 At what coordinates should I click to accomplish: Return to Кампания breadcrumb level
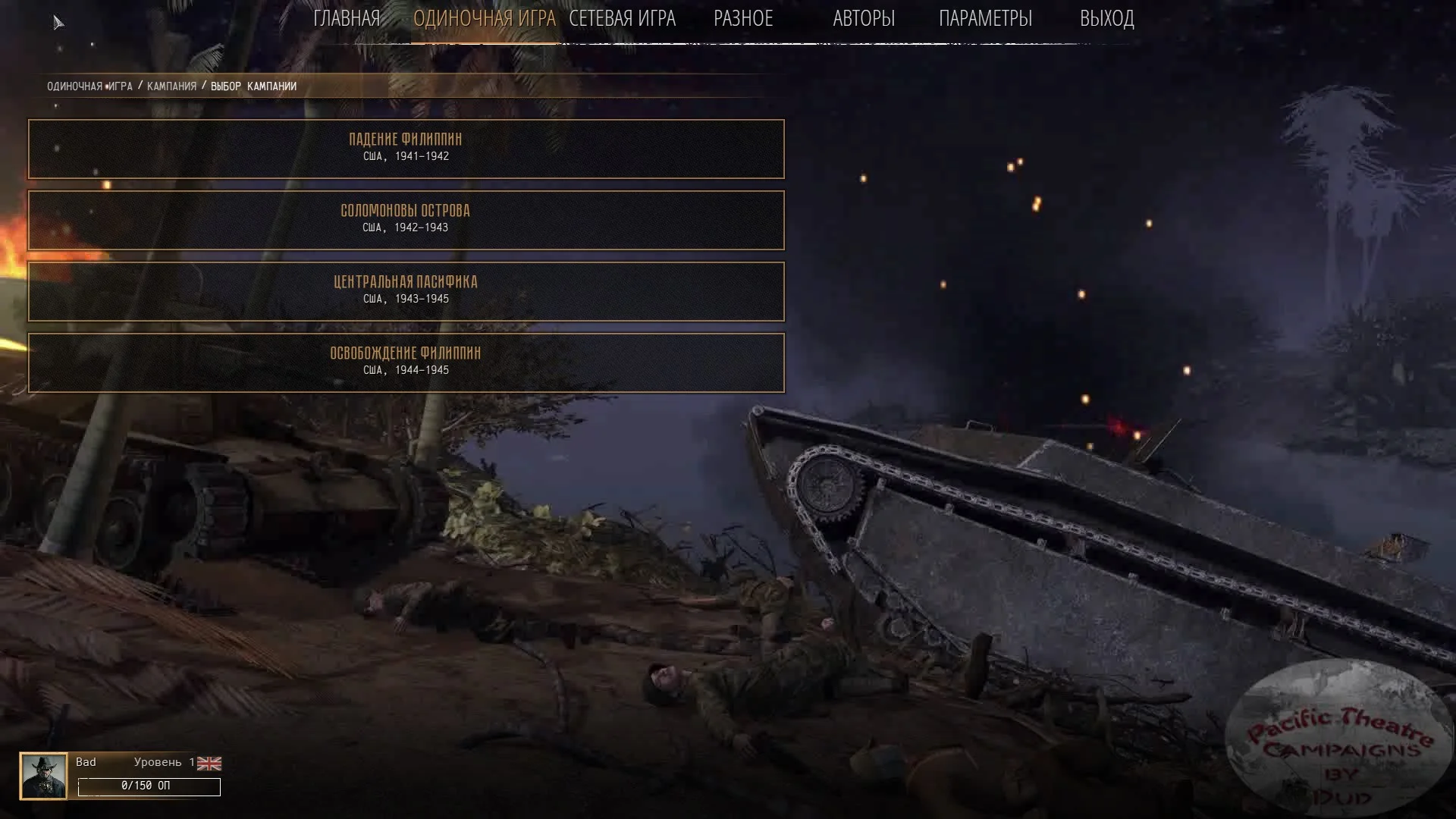point(171,86)
